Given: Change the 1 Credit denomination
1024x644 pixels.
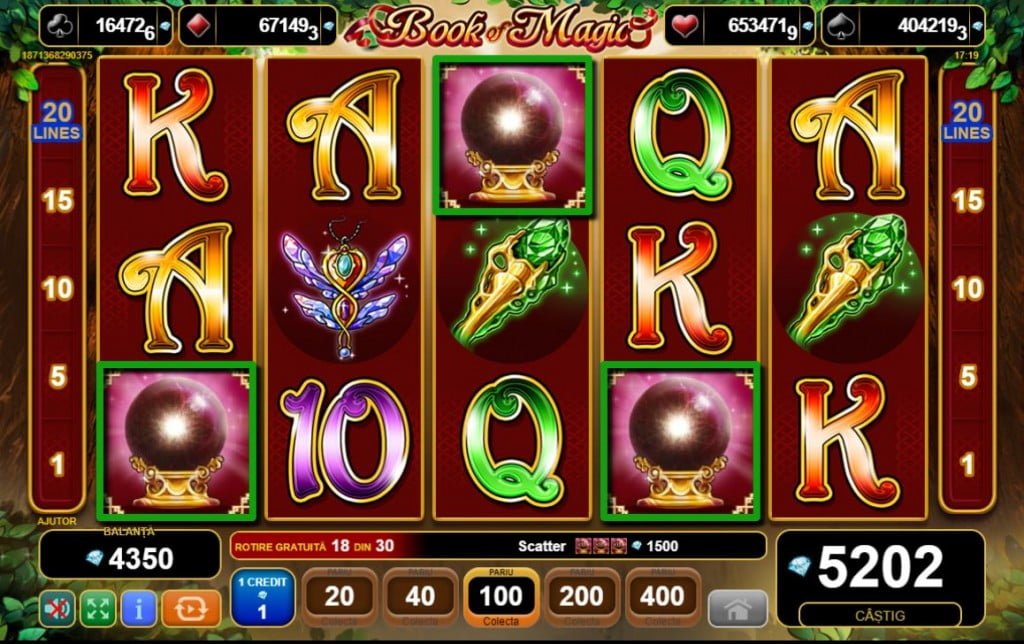Looking at the screenshot, I should pyautogui.click(x=262, y=597).
